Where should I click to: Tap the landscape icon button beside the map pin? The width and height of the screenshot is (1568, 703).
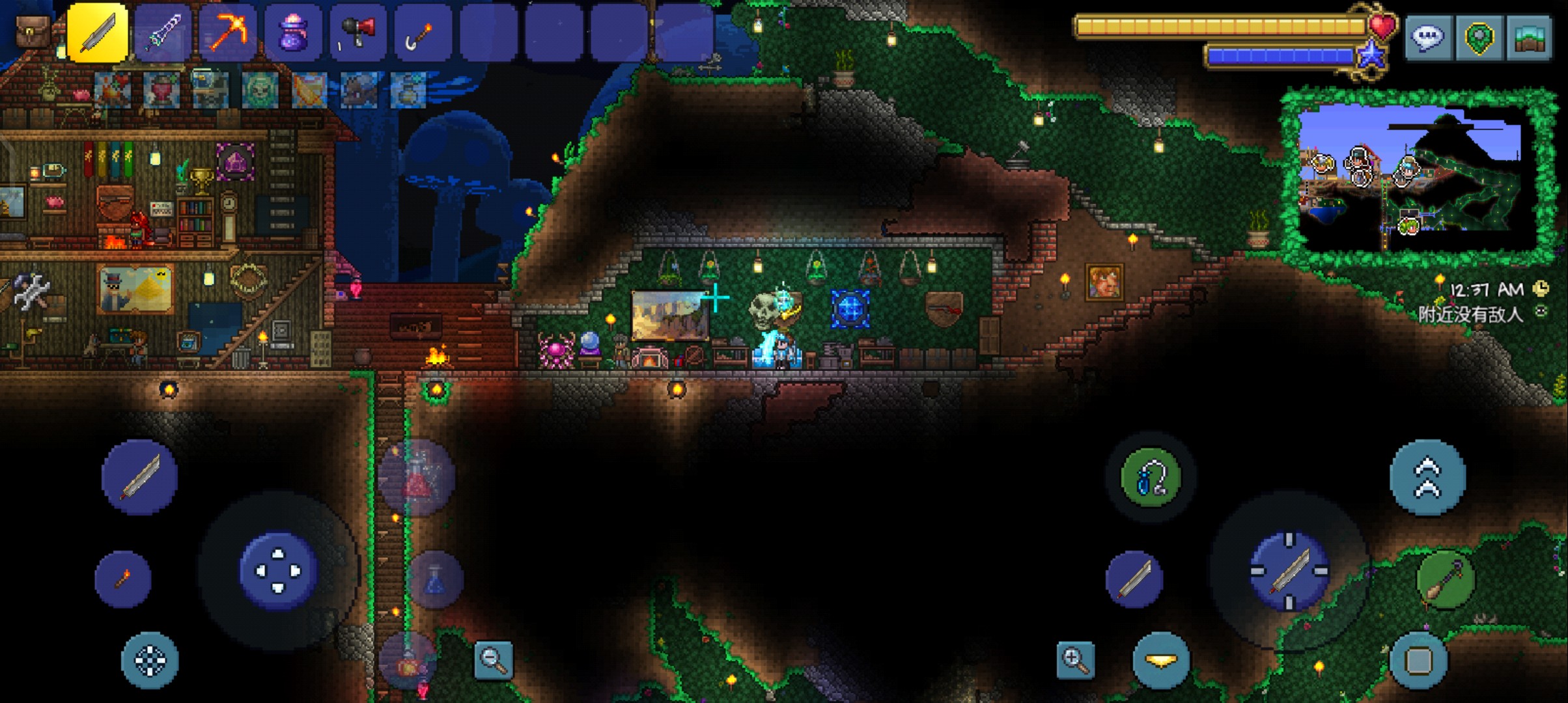click(1530, 38)
